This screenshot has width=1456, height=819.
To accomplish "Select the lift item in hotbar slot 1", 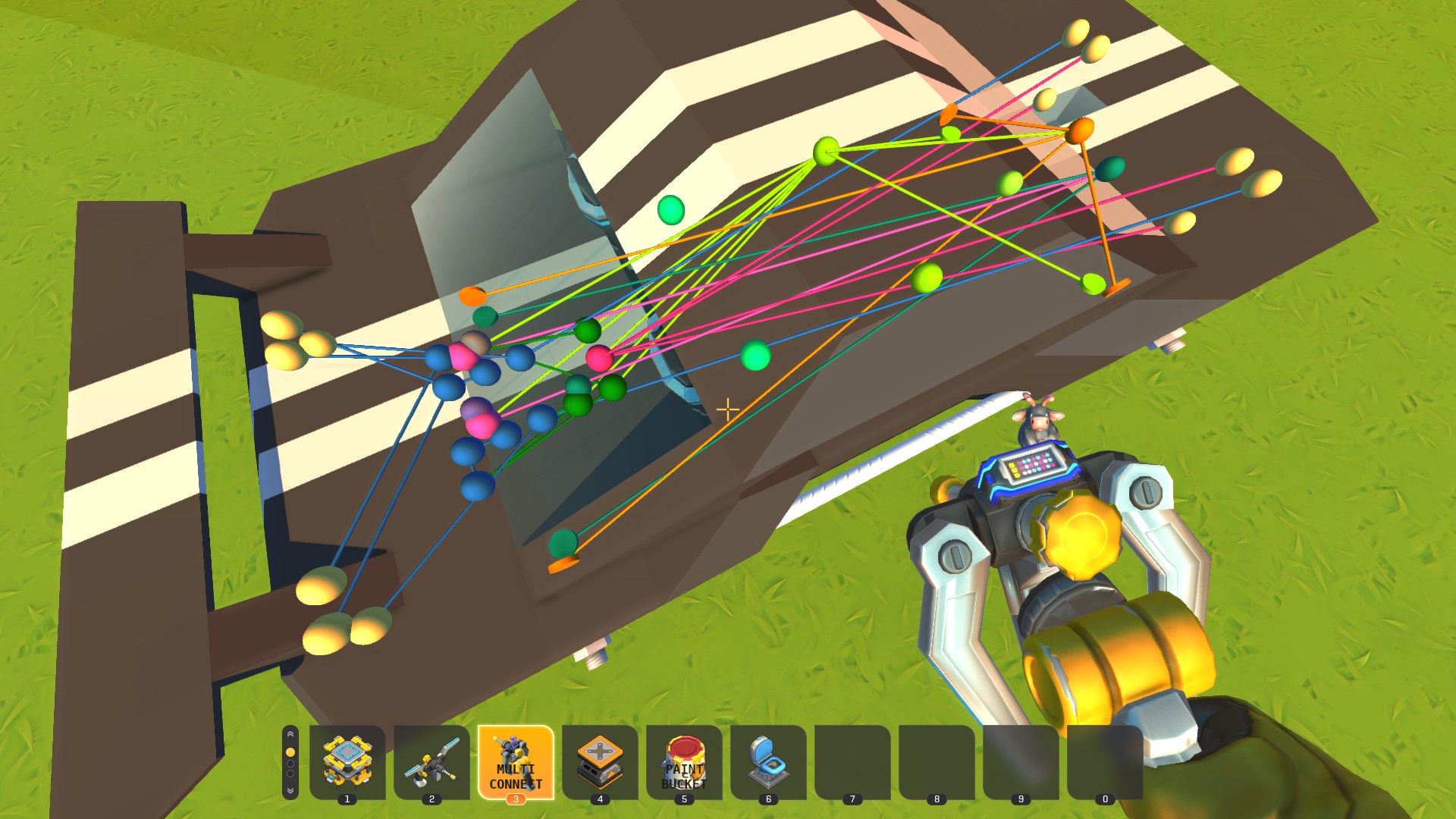I will 347,761.
